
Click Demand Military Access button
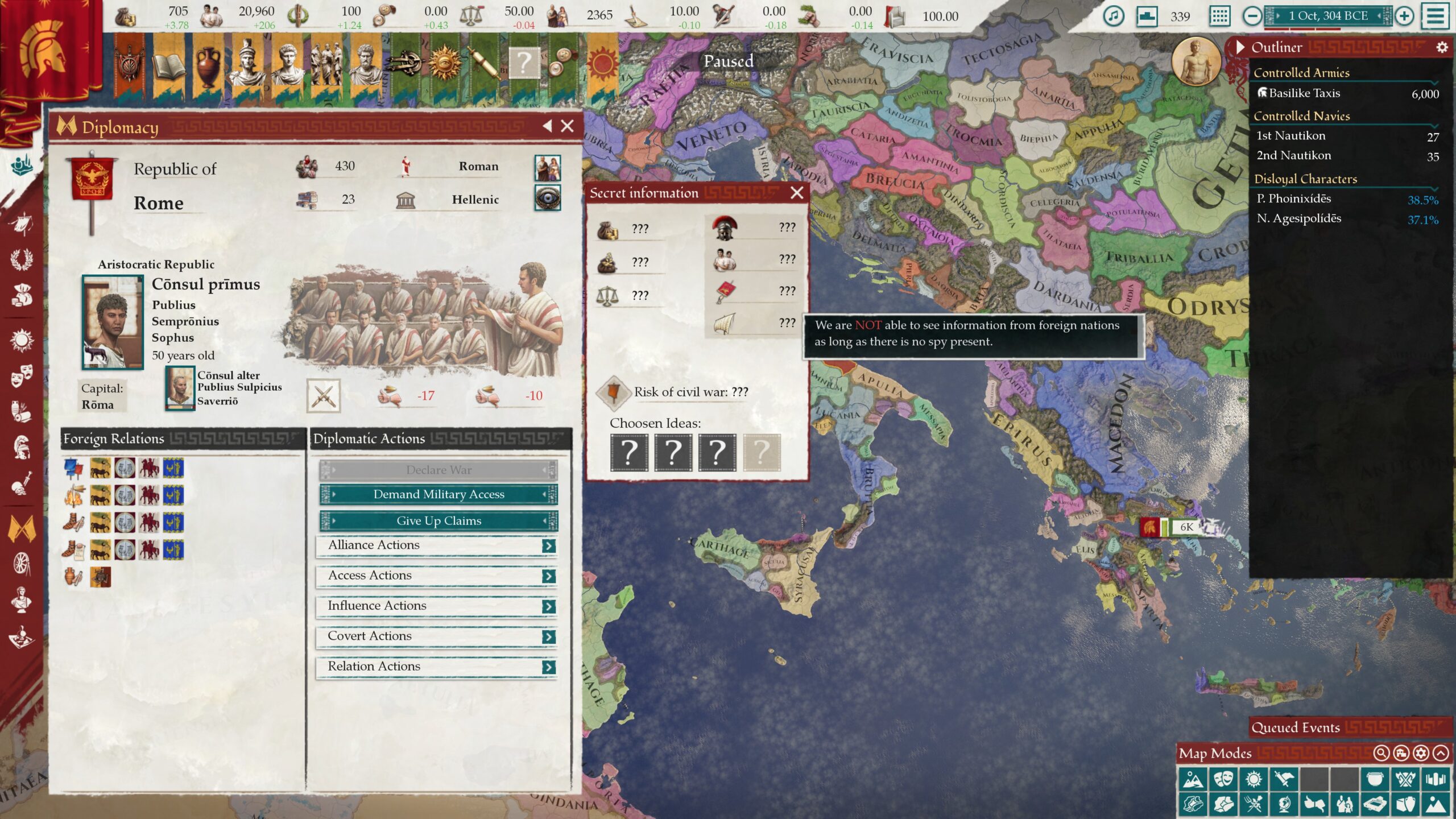pyautogui.click(x=439, y=494)
